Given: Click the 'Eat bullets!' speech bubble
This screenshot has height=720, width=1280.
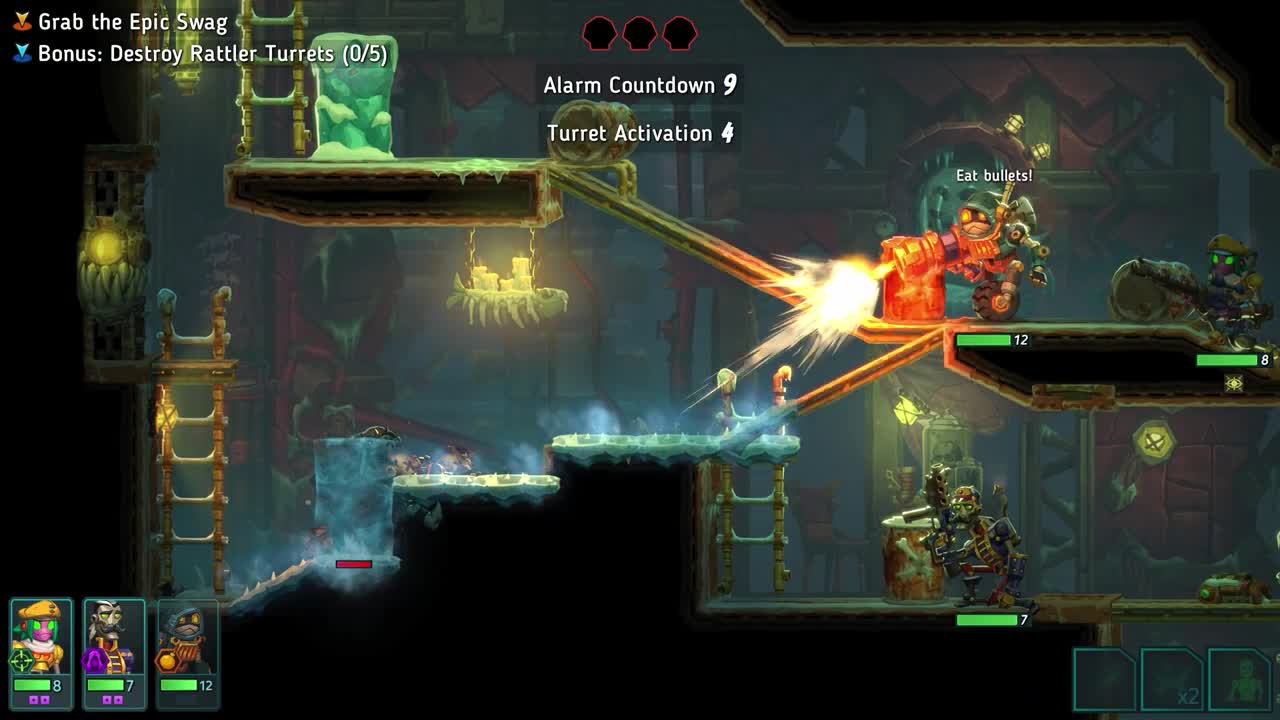Looking at the screenshot, I should [x=995, y=173].
